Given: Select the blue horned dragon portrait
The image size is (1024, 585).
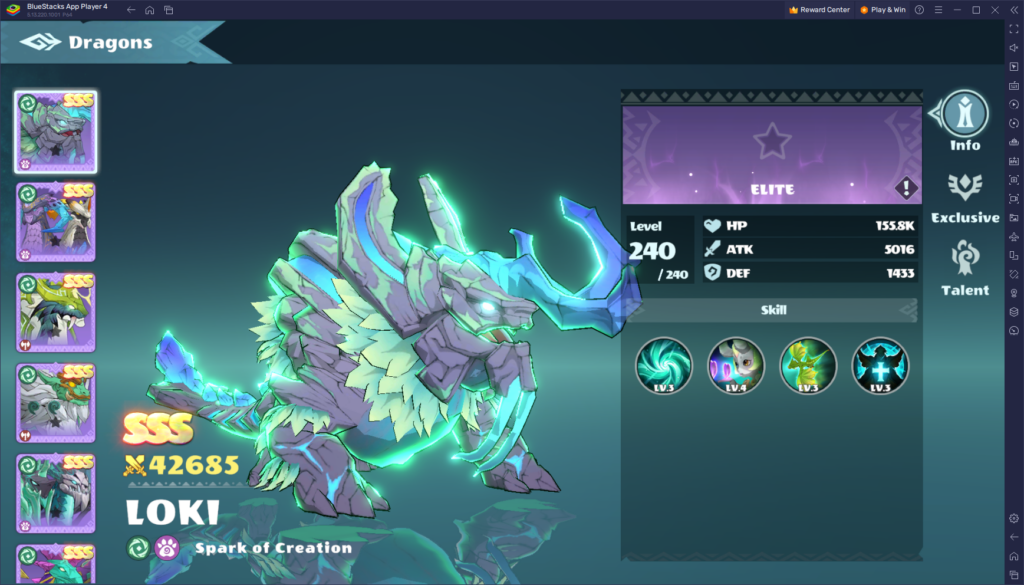Looking at the screenshot, I should point(56,221).
